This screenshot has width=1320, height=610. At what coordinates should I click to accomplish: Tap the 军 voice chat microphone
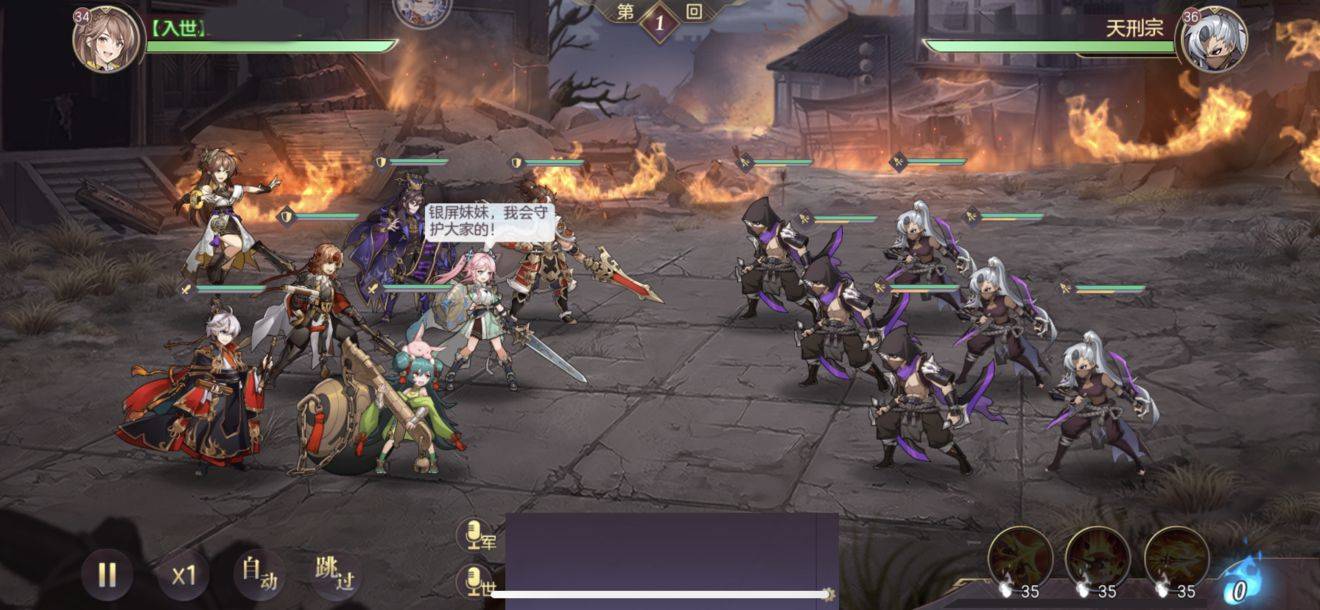pos(477,536)
